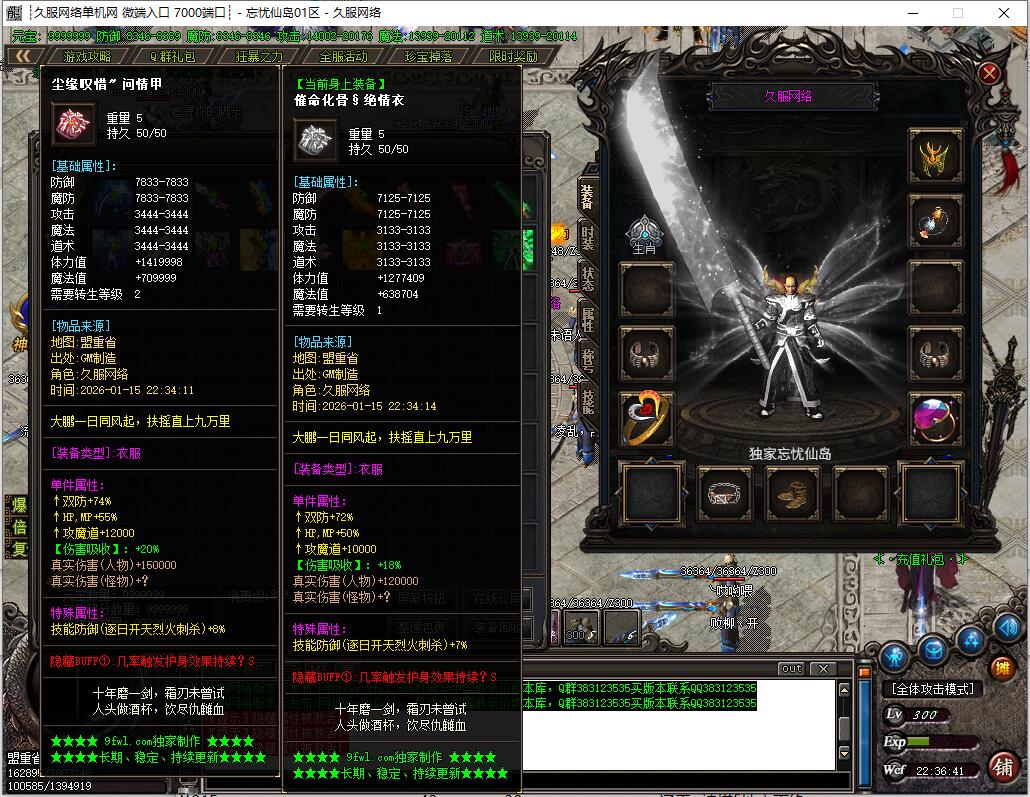Open the Q群礼包 gift pack menu
This screenshot has height=797, width=1030.
173,57
